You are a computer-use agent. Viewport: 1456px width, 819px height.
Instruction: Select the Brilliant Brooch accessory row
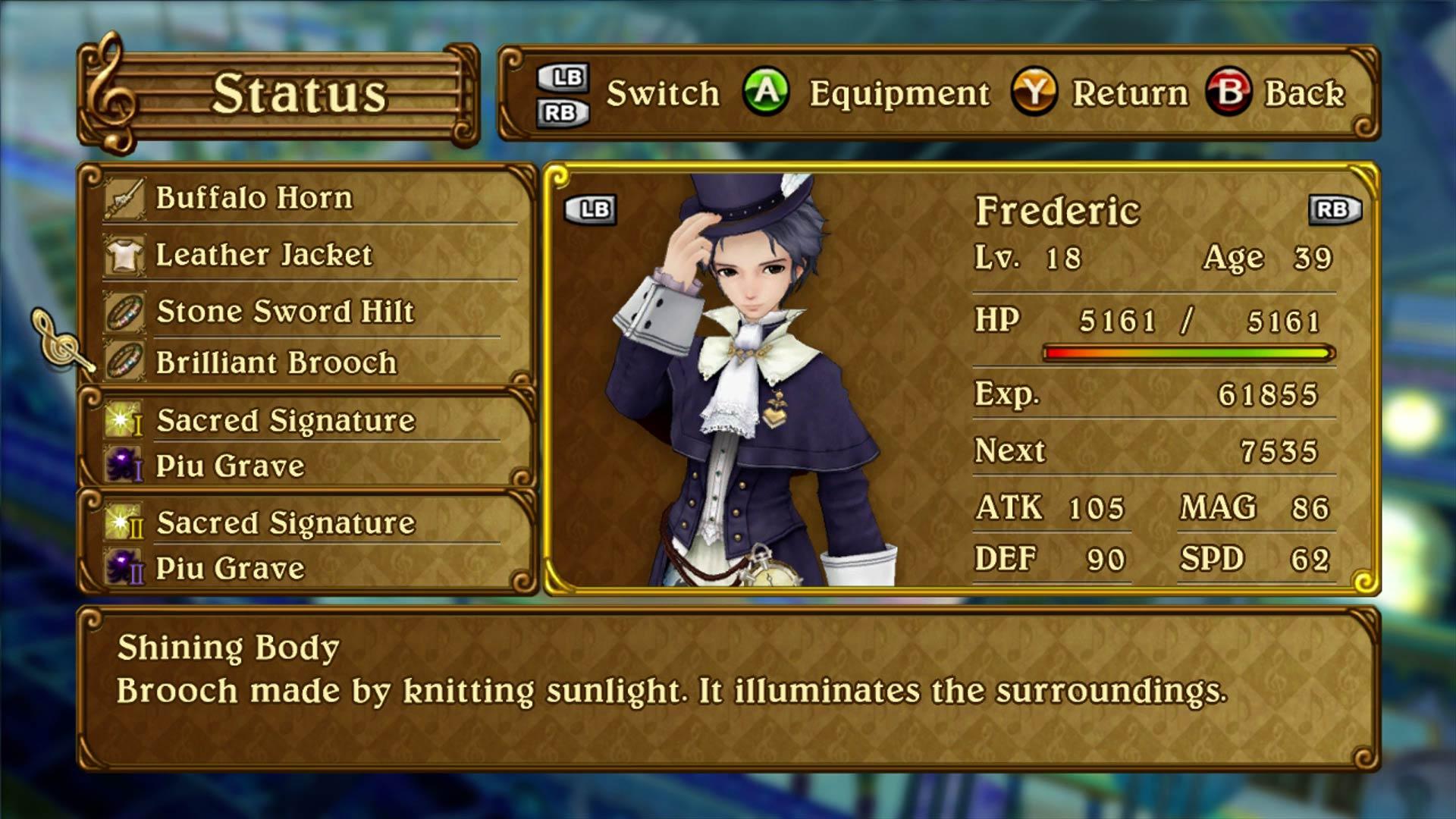pos(276,363)
